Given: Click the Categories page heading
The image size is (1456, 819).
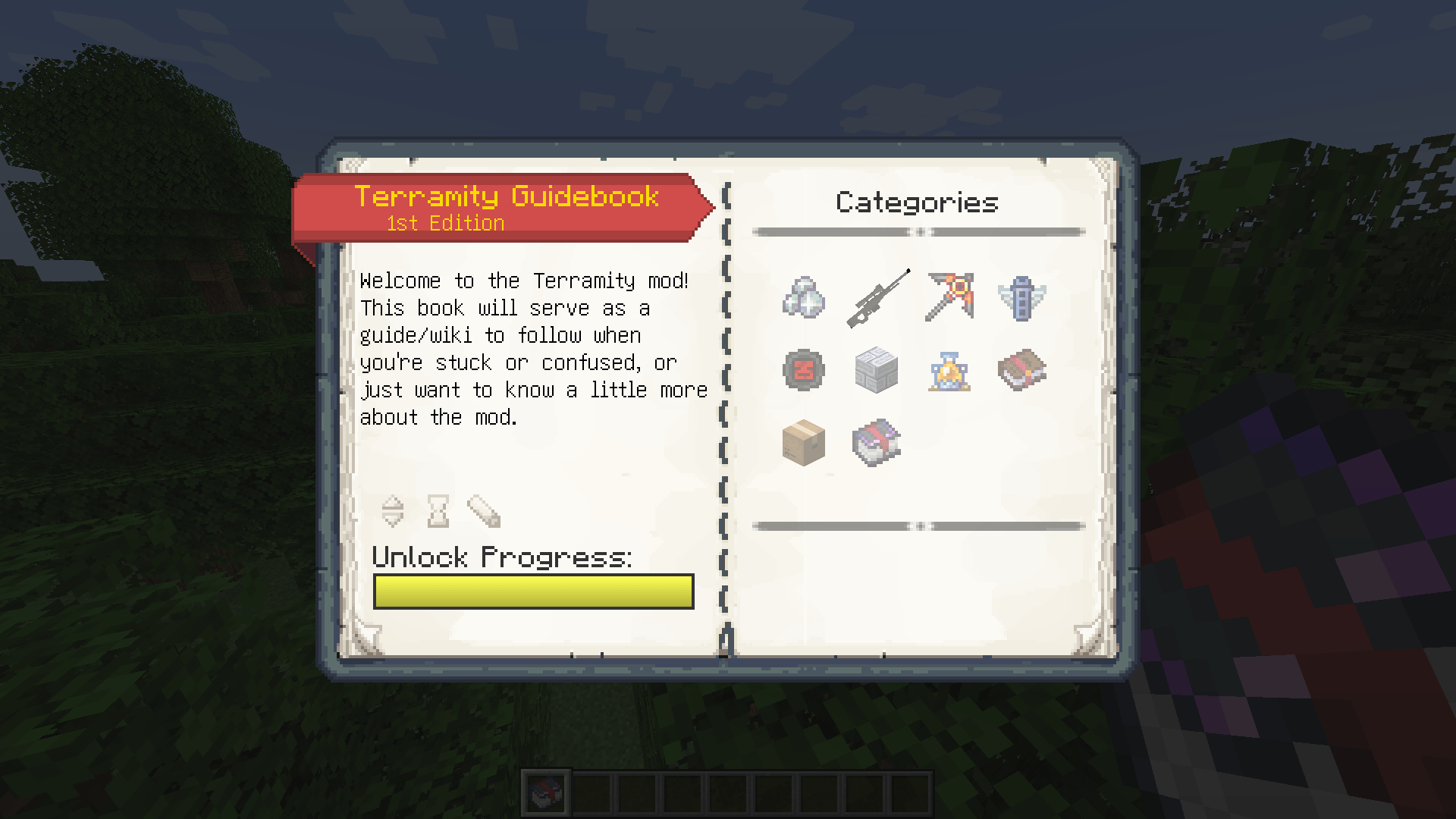Looking at the screenshot, I should coord(917,202).
